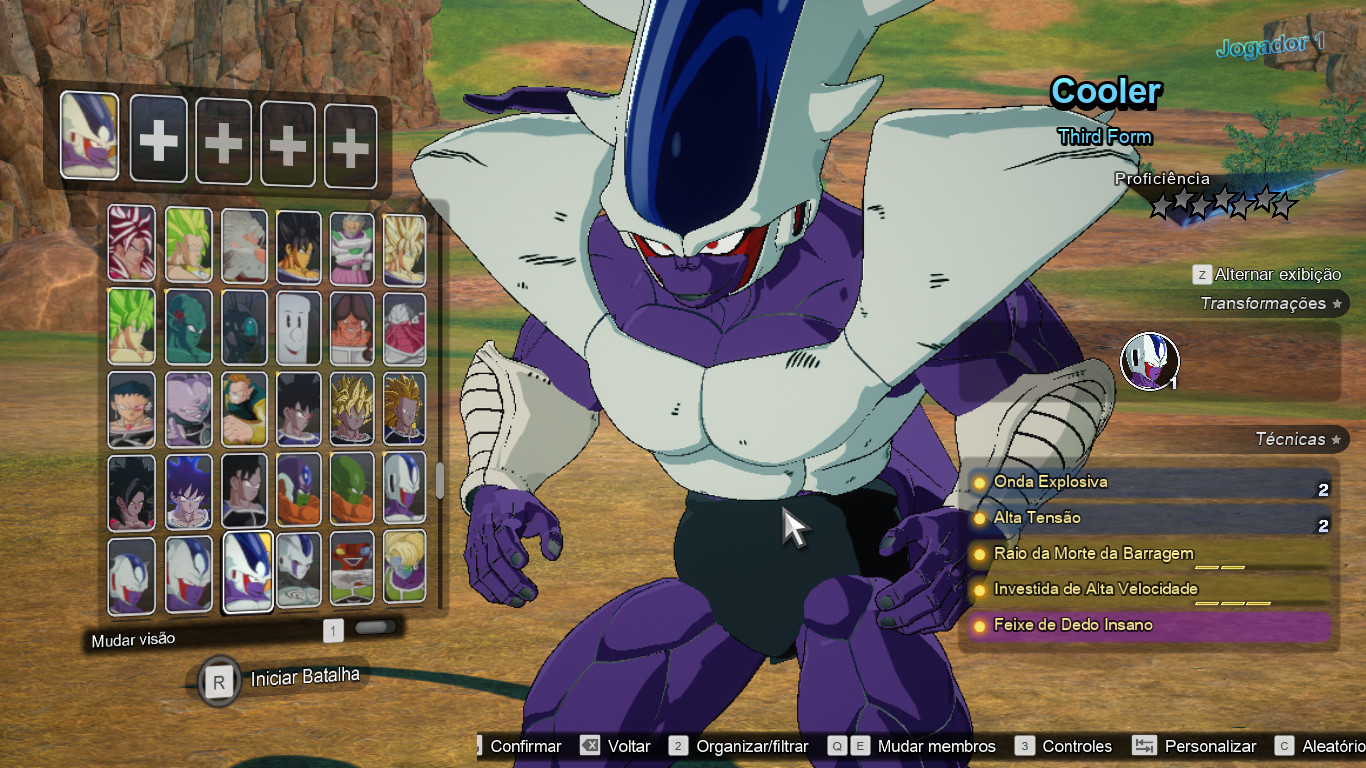Choose the highlighted Cooler Third Form portrait
Screen dimensions: 1366x768
[x=249, y=571]
